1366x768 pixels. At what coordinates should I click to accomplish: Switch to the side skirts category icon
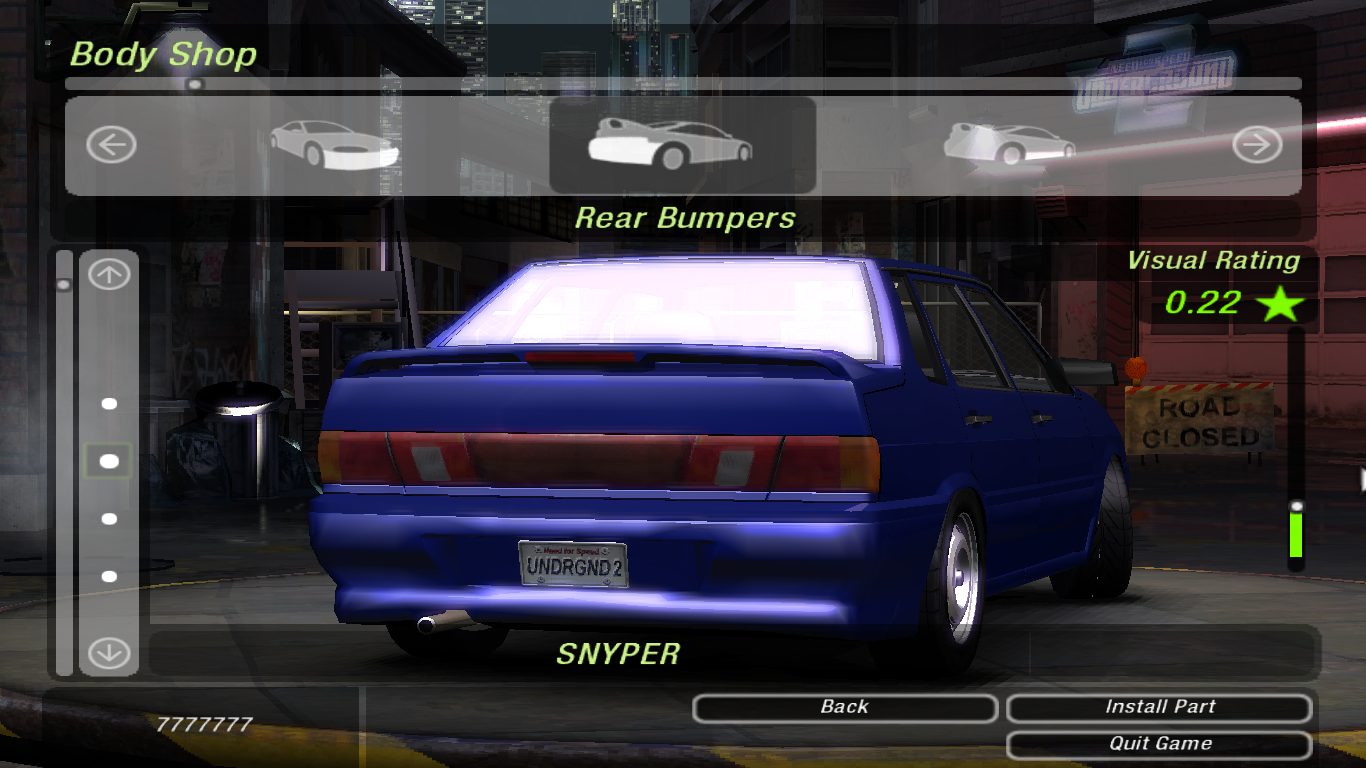[x=1009, y=143]
